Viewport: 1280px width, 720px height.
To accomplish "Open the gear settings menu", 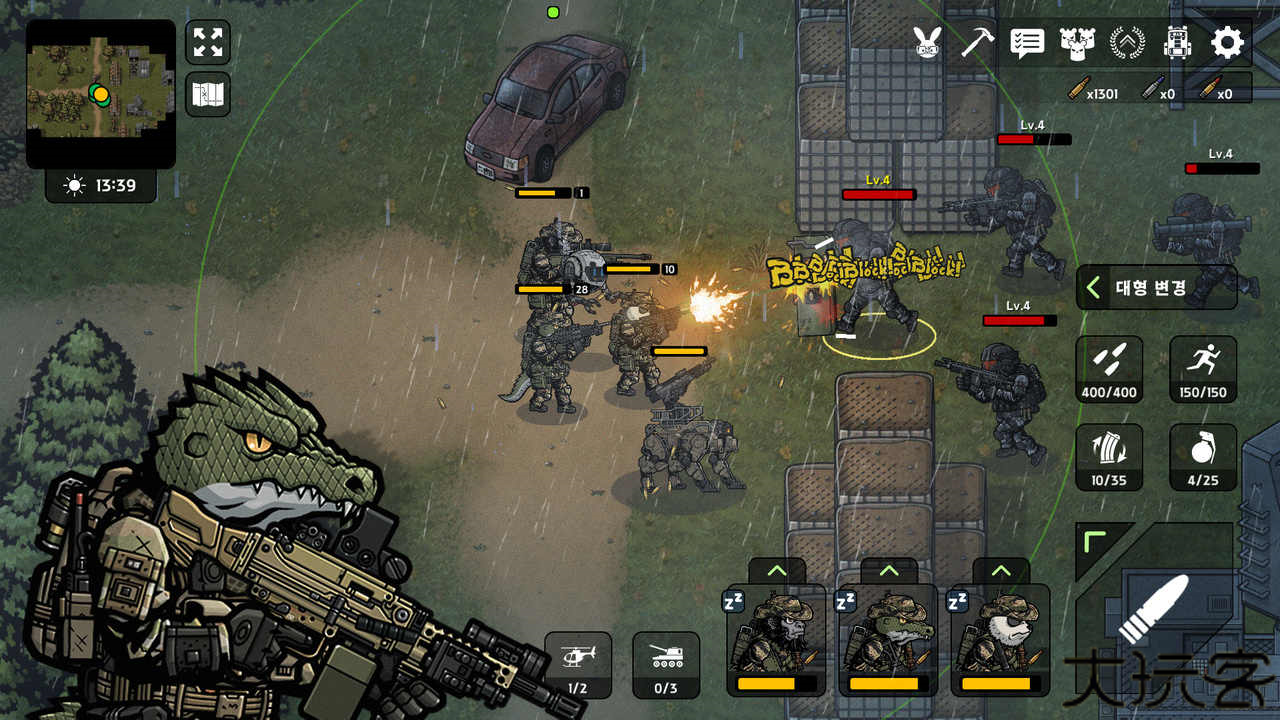I will (x=1227, y=43).
